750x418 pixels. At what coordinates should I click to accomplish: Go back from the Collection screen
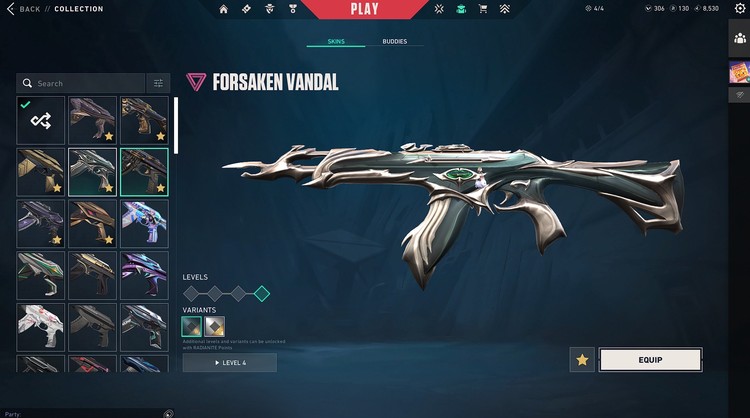click(x=25, y=9)
